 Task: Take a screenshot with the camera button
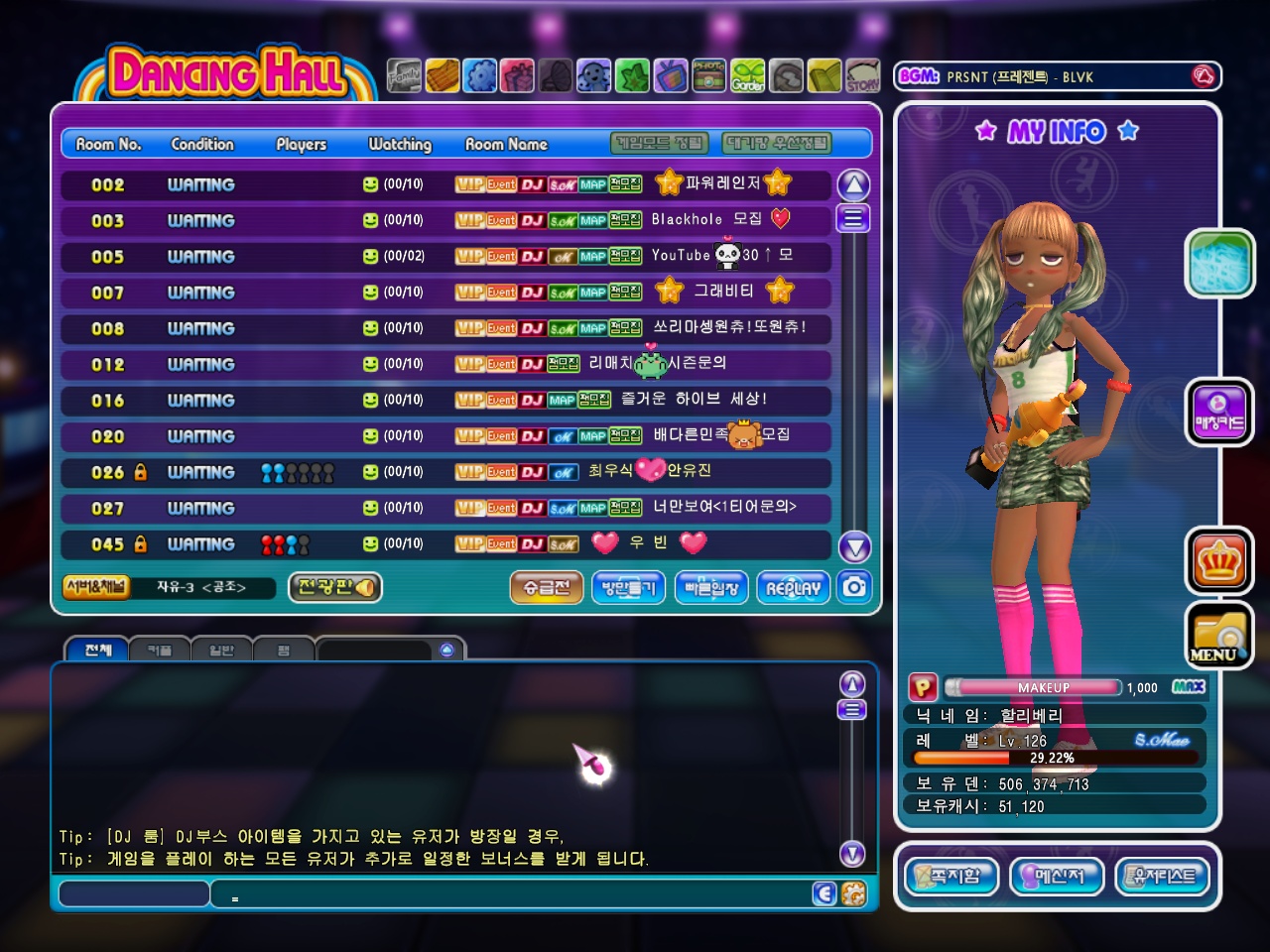[854, 587]
